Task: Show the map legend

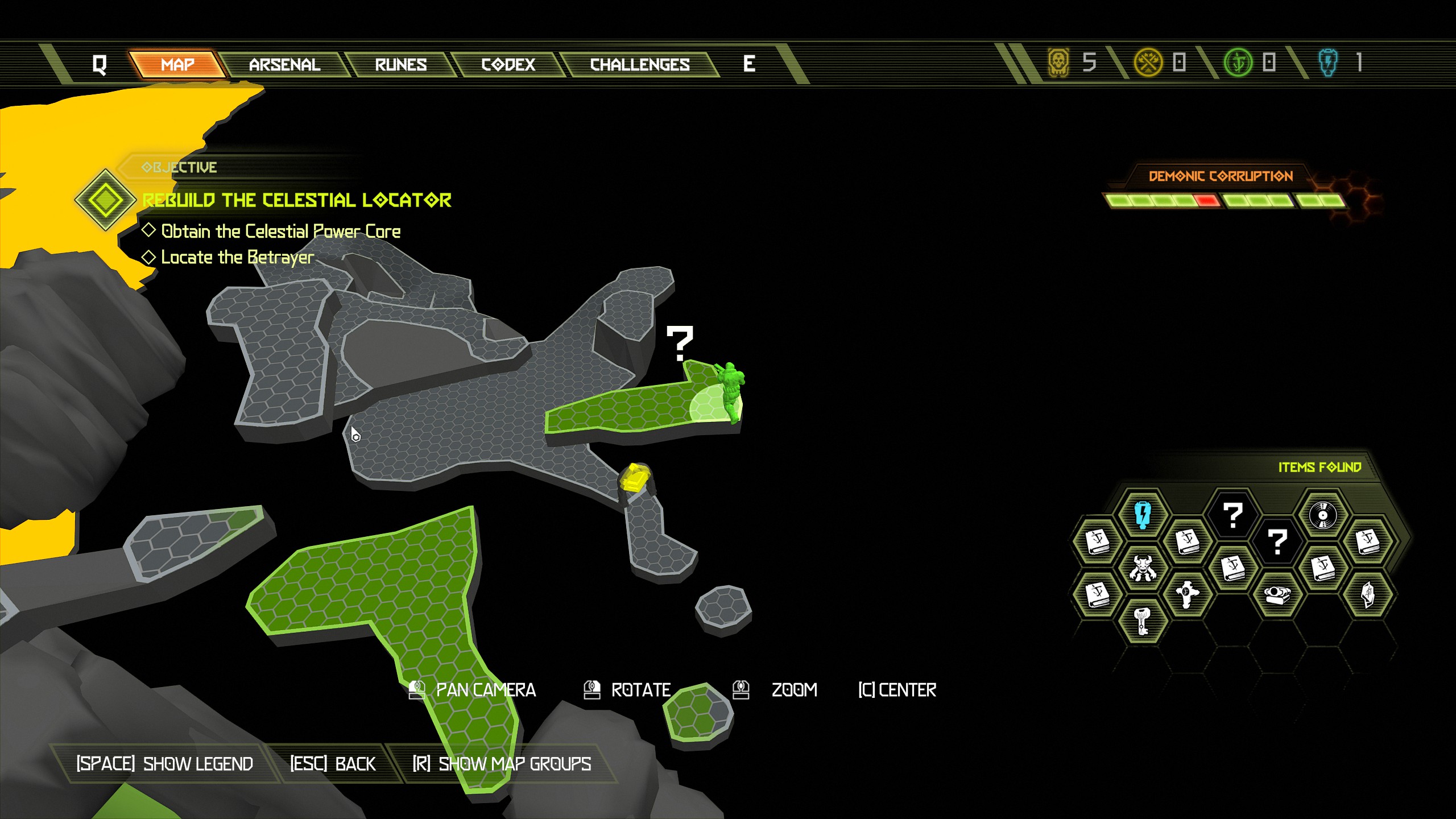Action: pyautogui.click(x=164, y=763)
